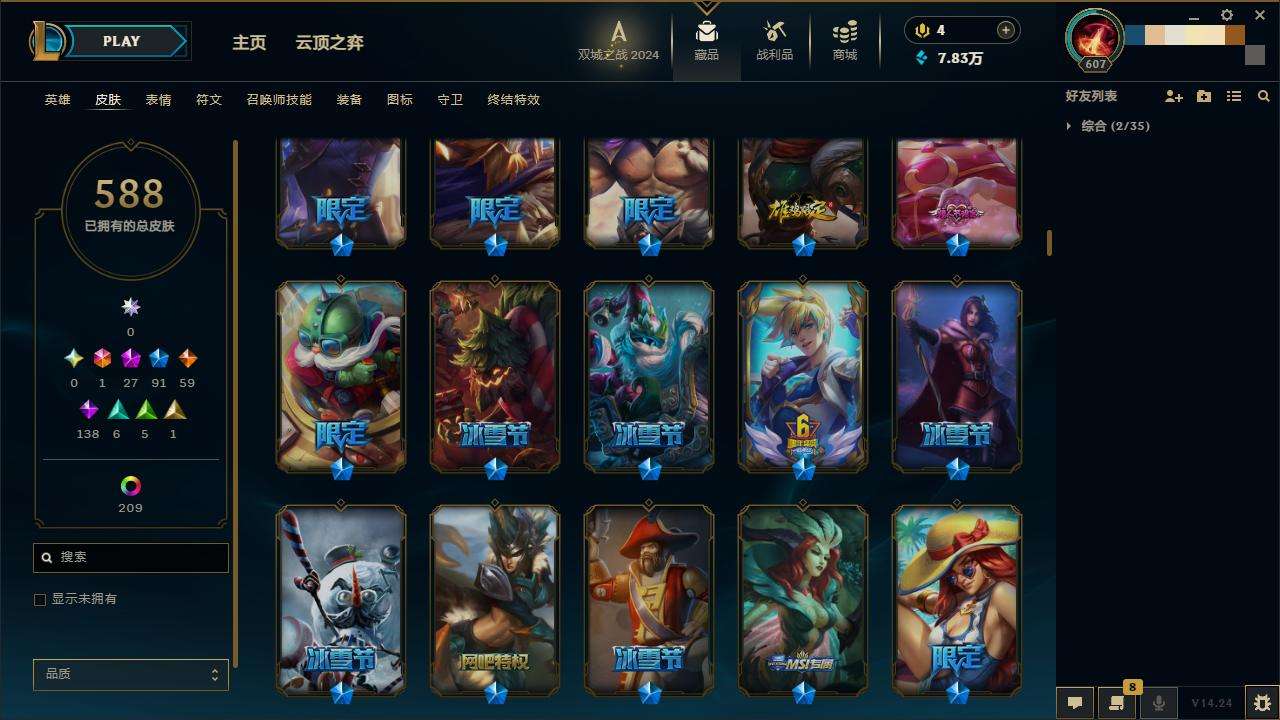Open the 商城 store
The width and height of the screenshot is (1280, 720).
coord(845,42)
